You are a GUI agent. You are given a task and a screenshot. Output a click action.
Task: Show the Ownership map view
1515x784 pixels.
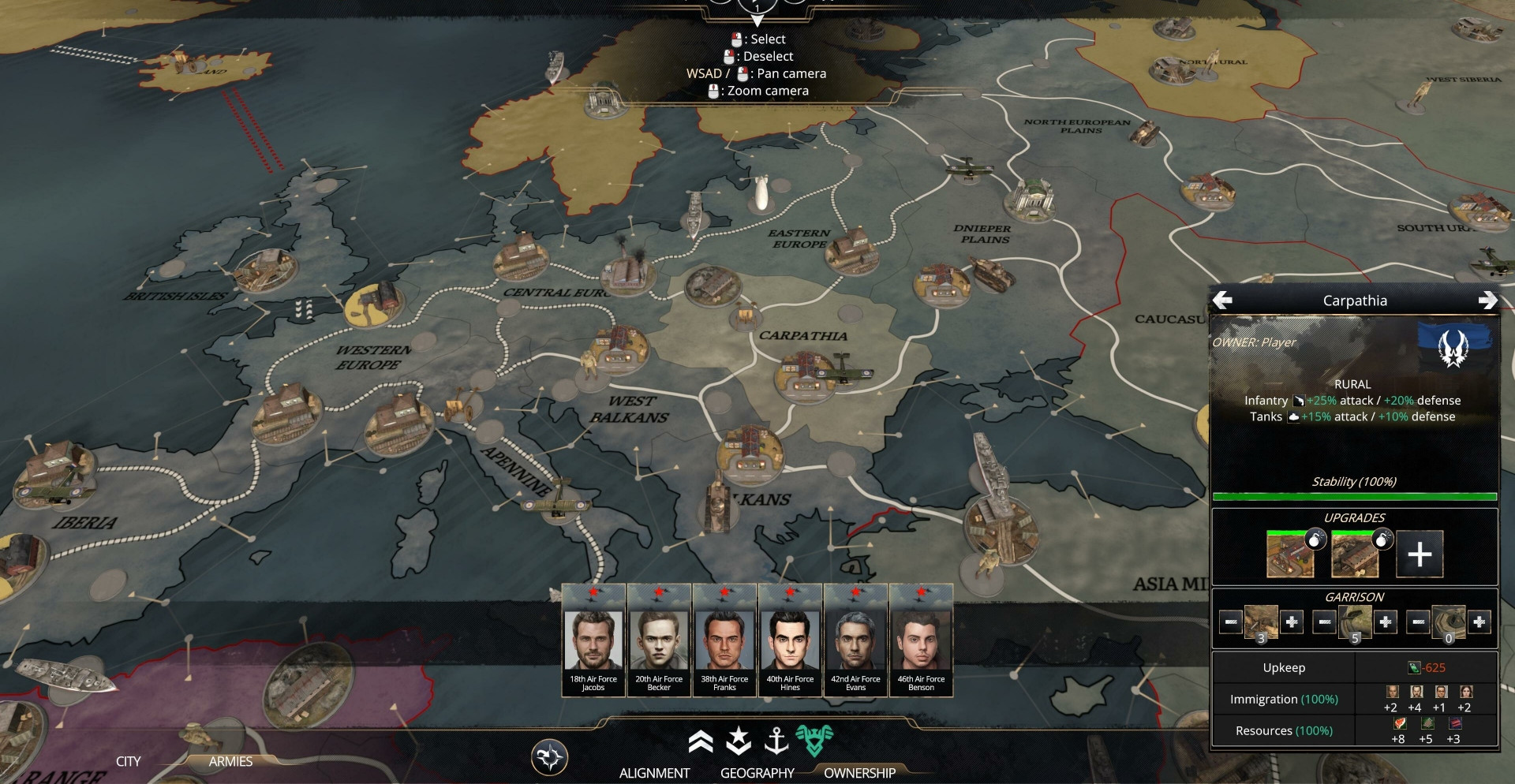(859, 773)
